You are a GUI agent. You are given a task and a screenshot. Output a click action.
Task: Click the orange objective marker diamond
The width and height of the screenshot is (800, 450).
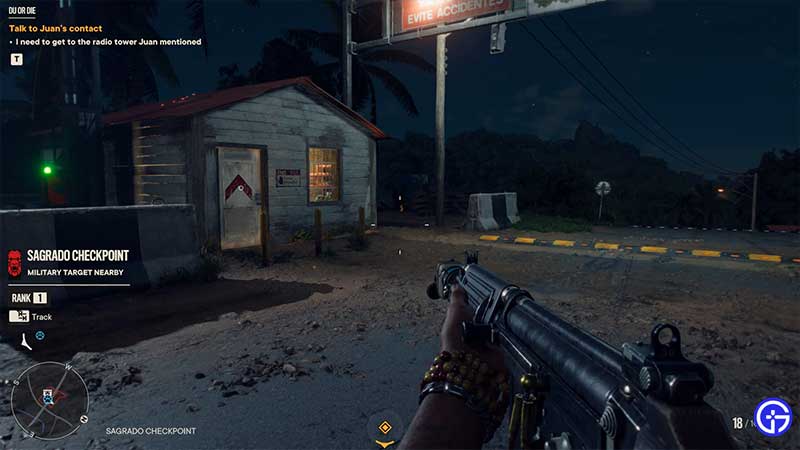point(384,427)
